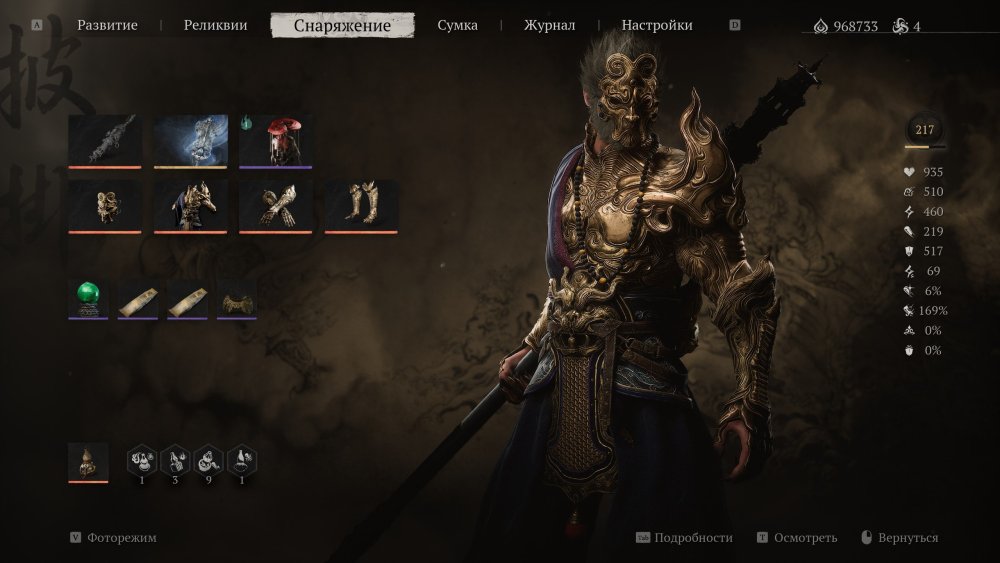Select the red-hatted figure slot
Screen dimensions: 1000x563
pos(276,140)
